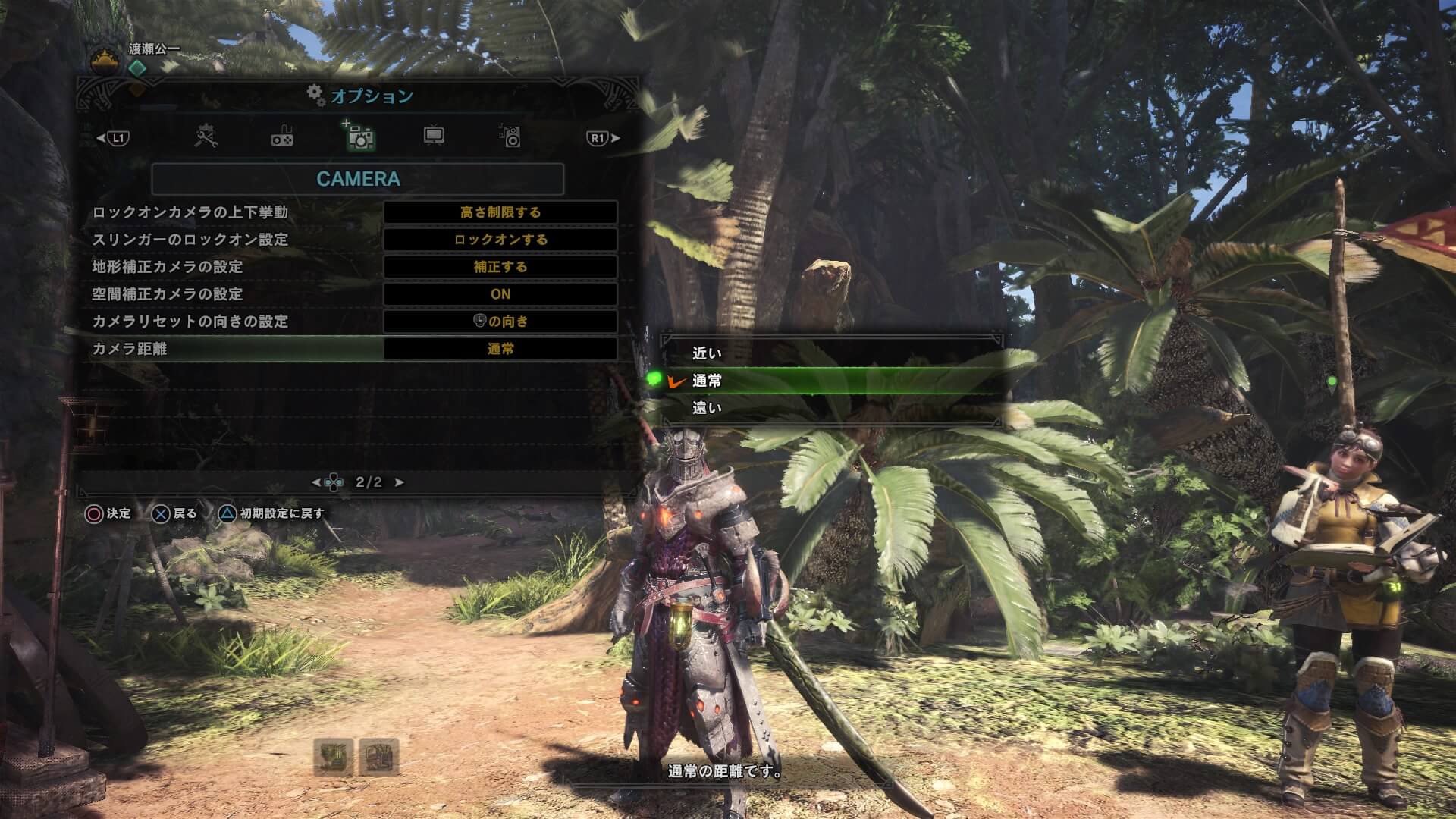1456x819 pixels.
Task: Change the カメラリセットの向きの設定 option
Action: 500,322
